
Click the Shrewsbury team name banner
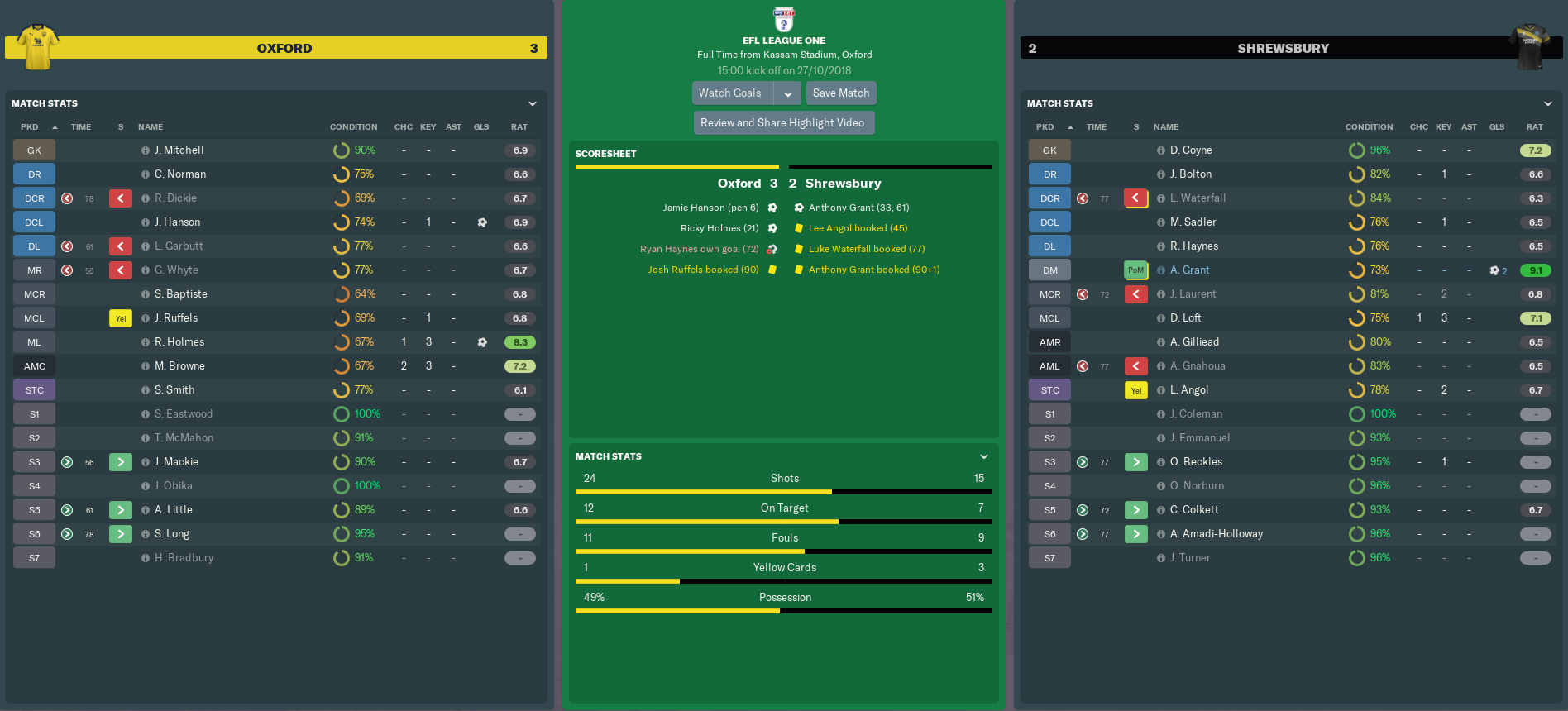point(1283,49)
